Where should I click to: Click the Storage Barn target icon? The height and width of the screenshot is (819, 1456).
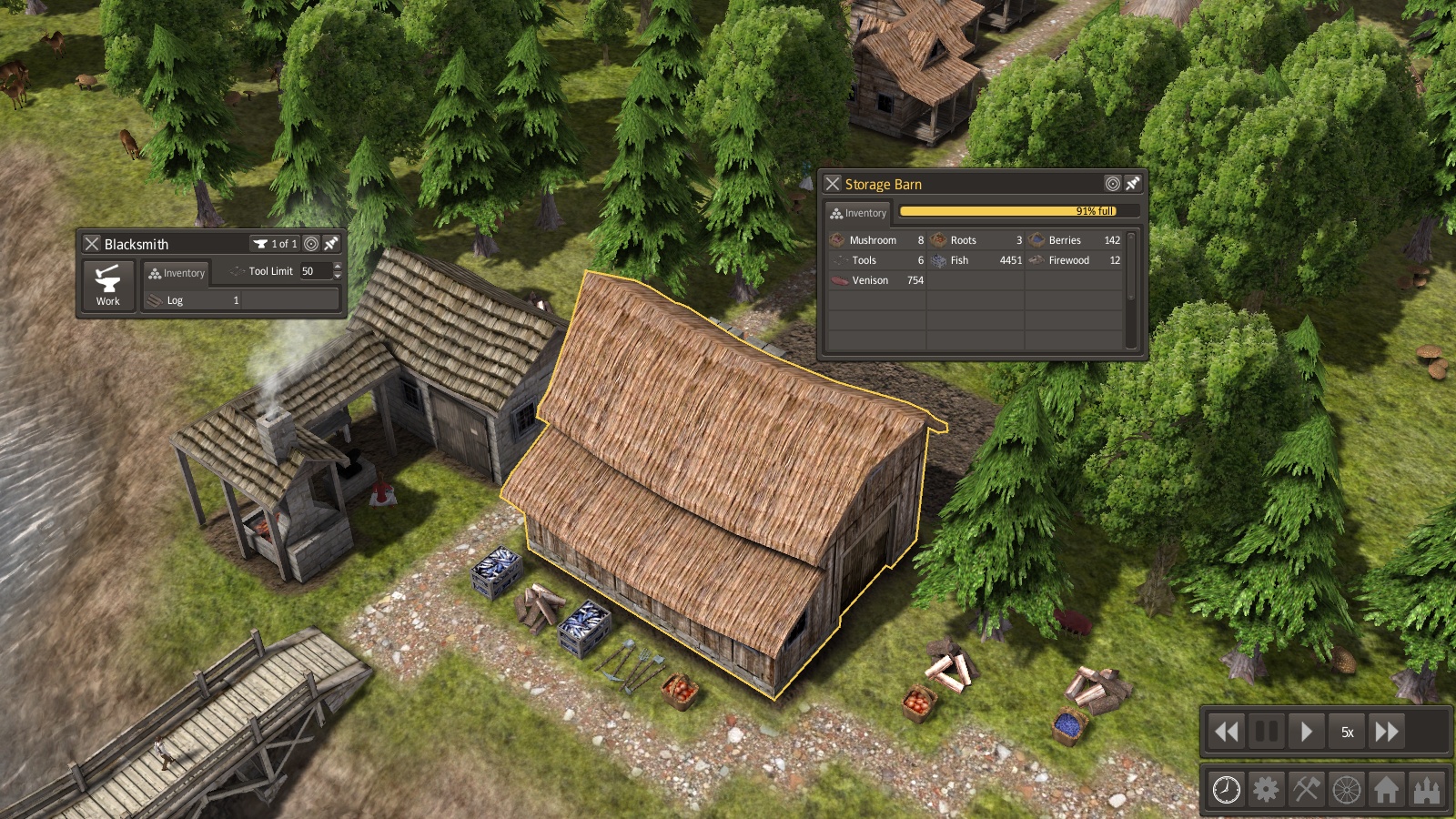[1112, 184]
